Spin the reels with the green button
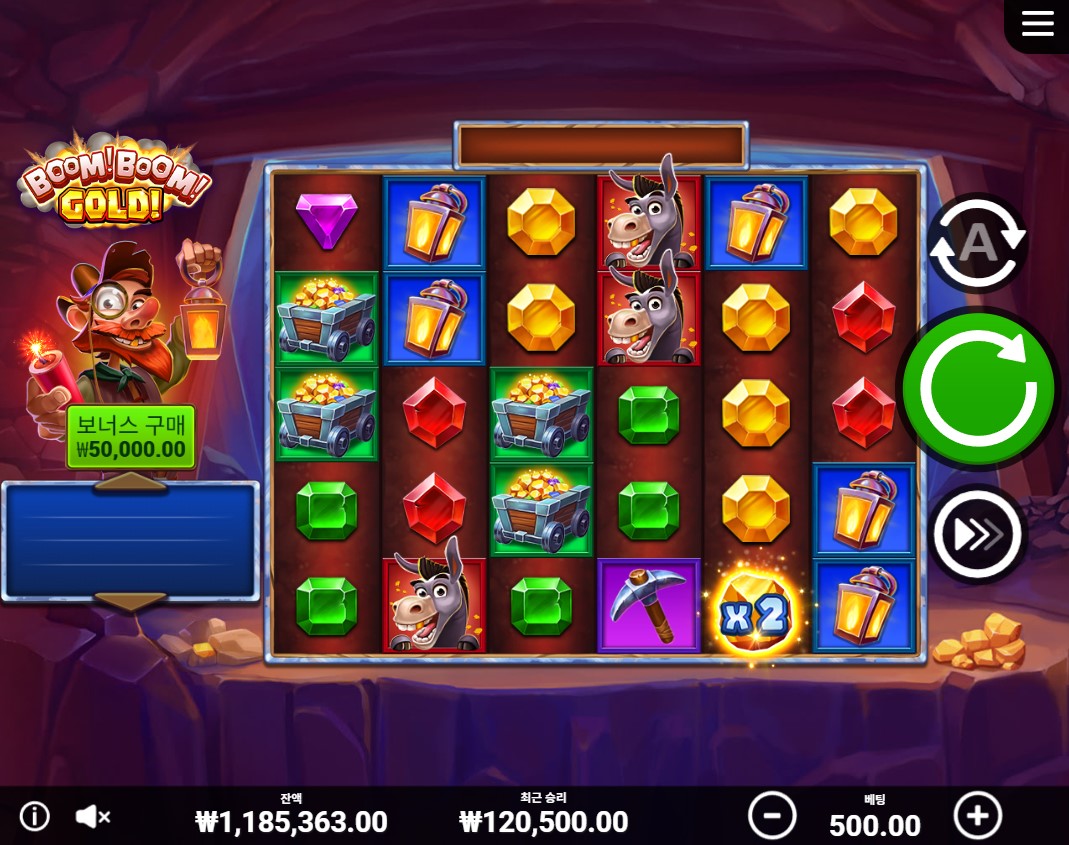The image size is (1069, 845). [x=978, y=388]
